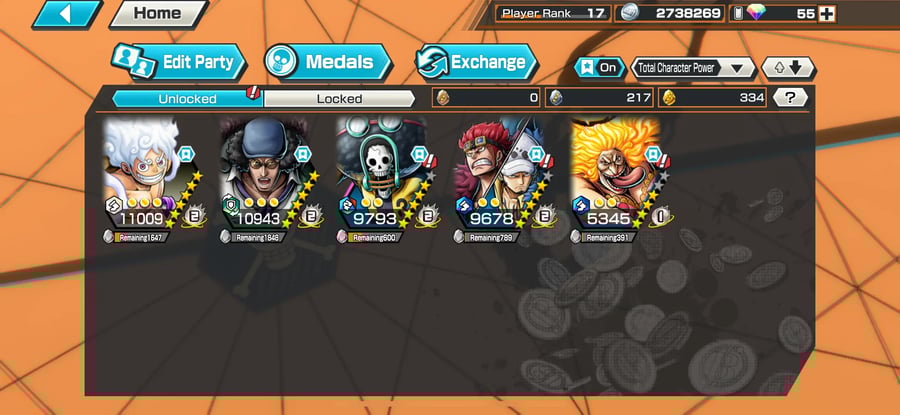Open the Edit Party screen
Viewport: 900px width, 415px height.
pos(177,62)
